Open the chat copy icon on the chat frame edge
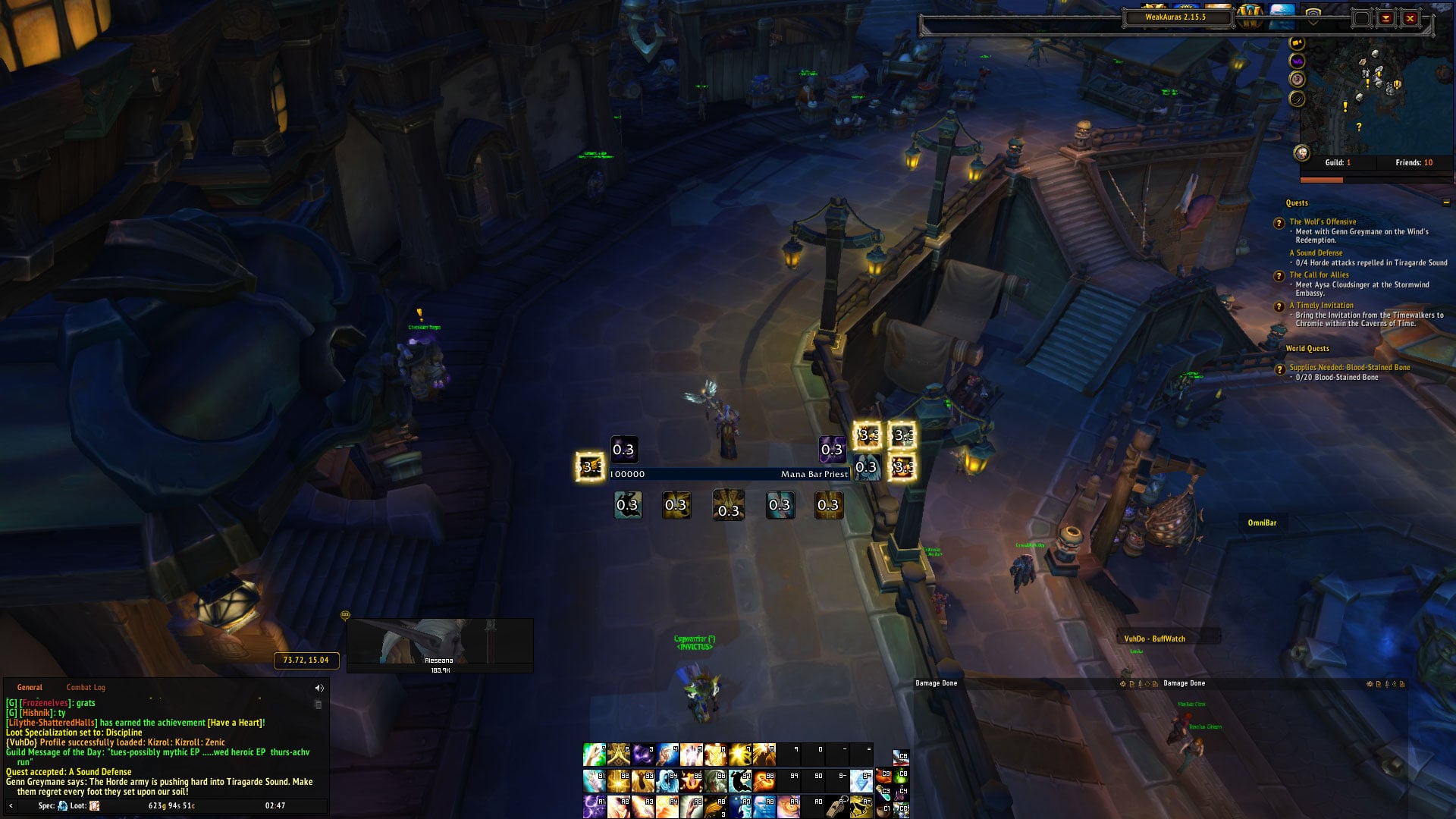This screenshot has width=1456, height=819. 318,704
